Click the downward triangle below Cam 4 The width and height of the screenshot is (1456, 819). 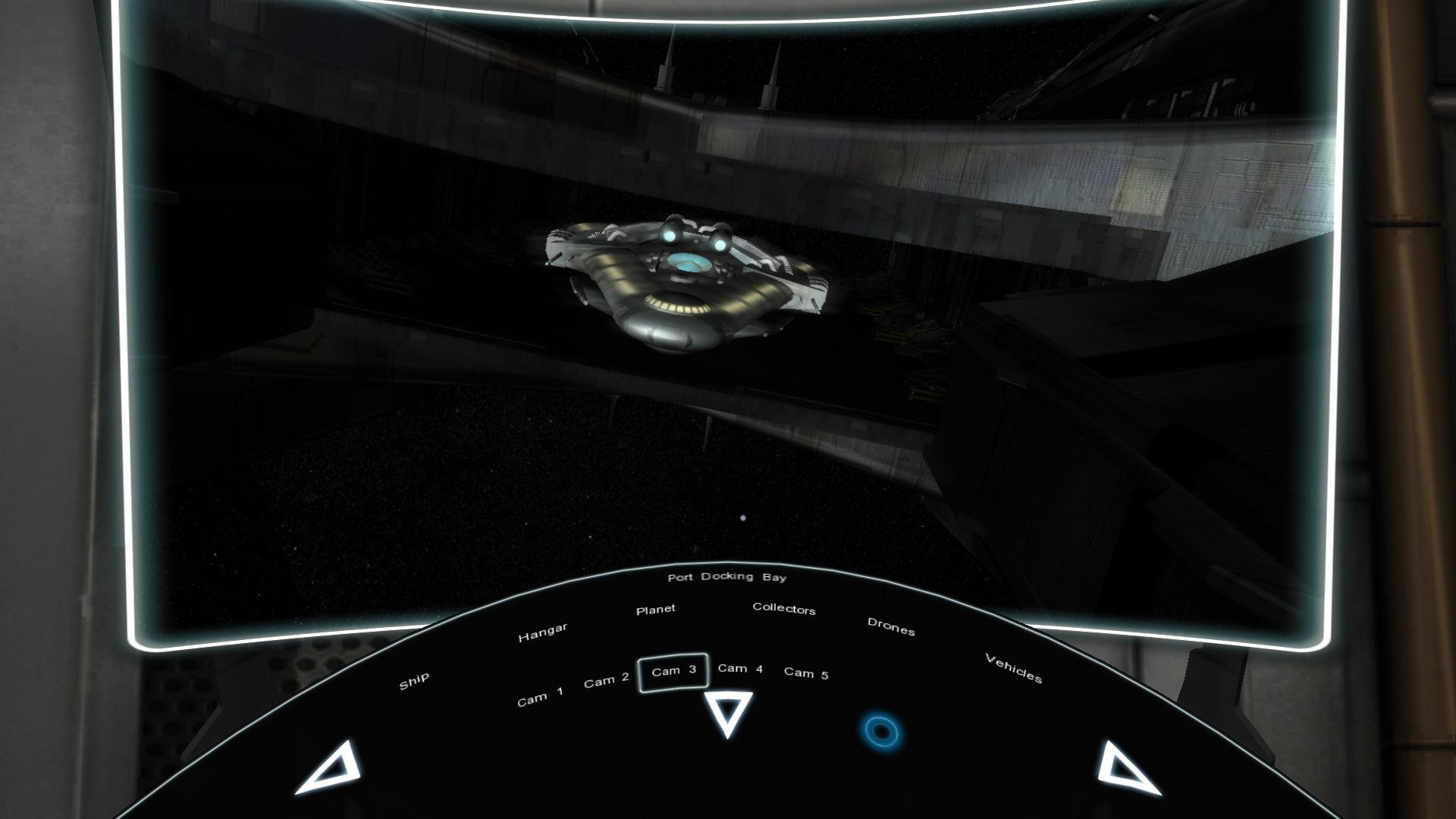pyautogui.click(x=726, y=713)
